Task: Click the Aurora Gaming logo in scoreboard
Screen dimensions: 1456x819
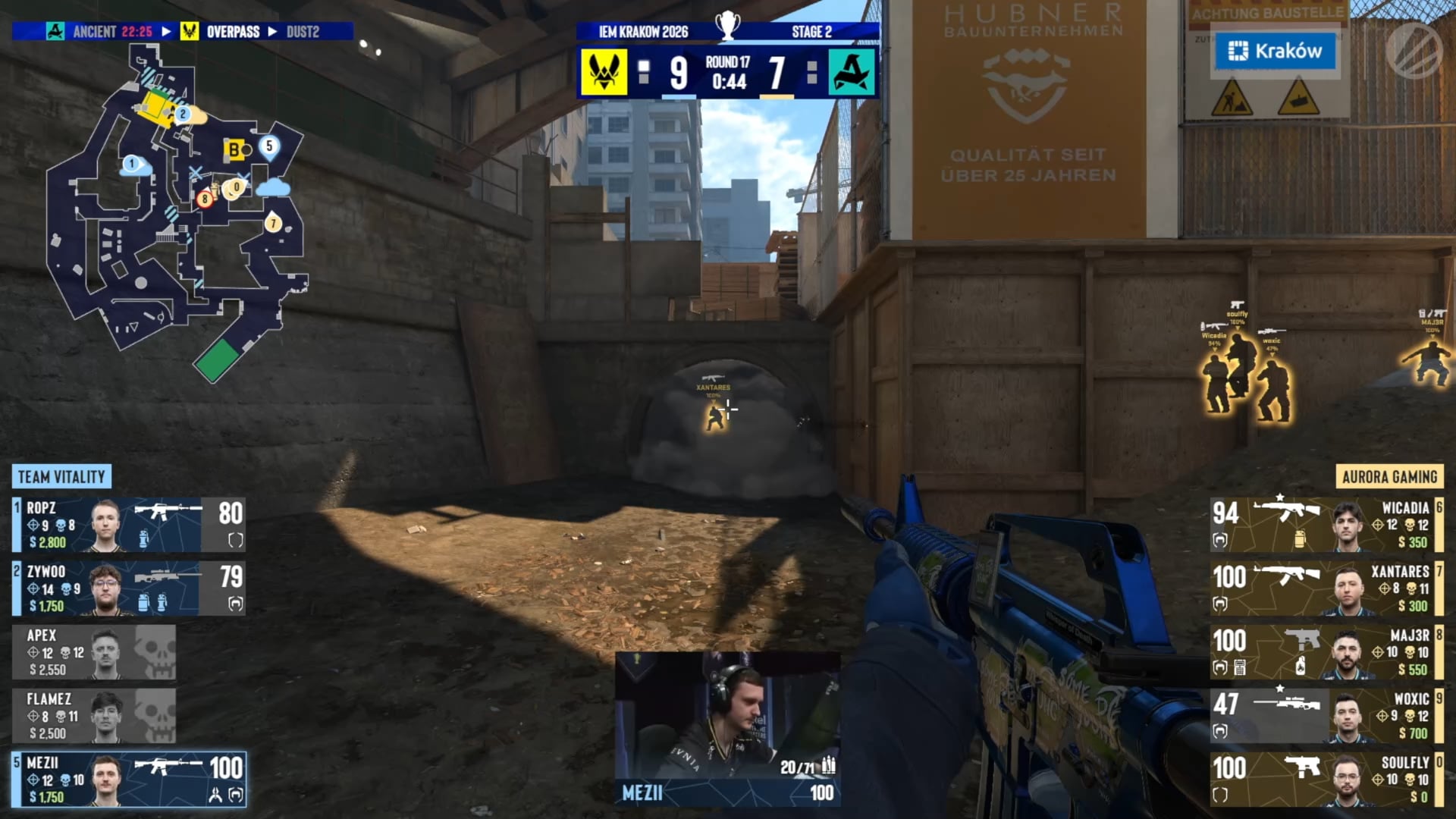Action: [852, 73]
